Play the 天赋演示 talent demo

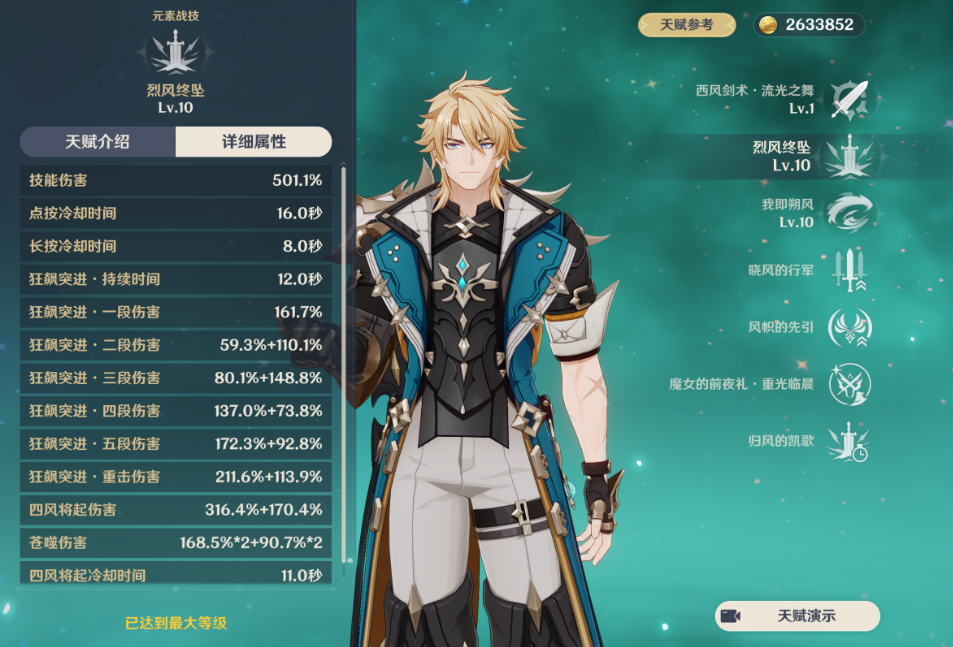(797, 616)
